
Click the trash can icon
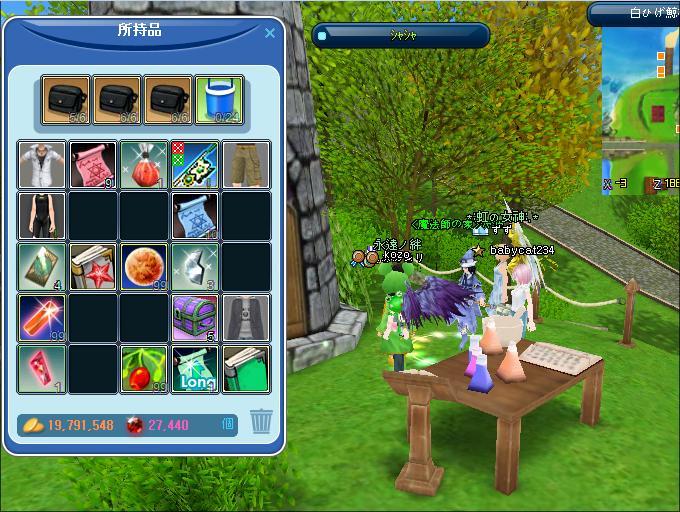click(261, 421)
